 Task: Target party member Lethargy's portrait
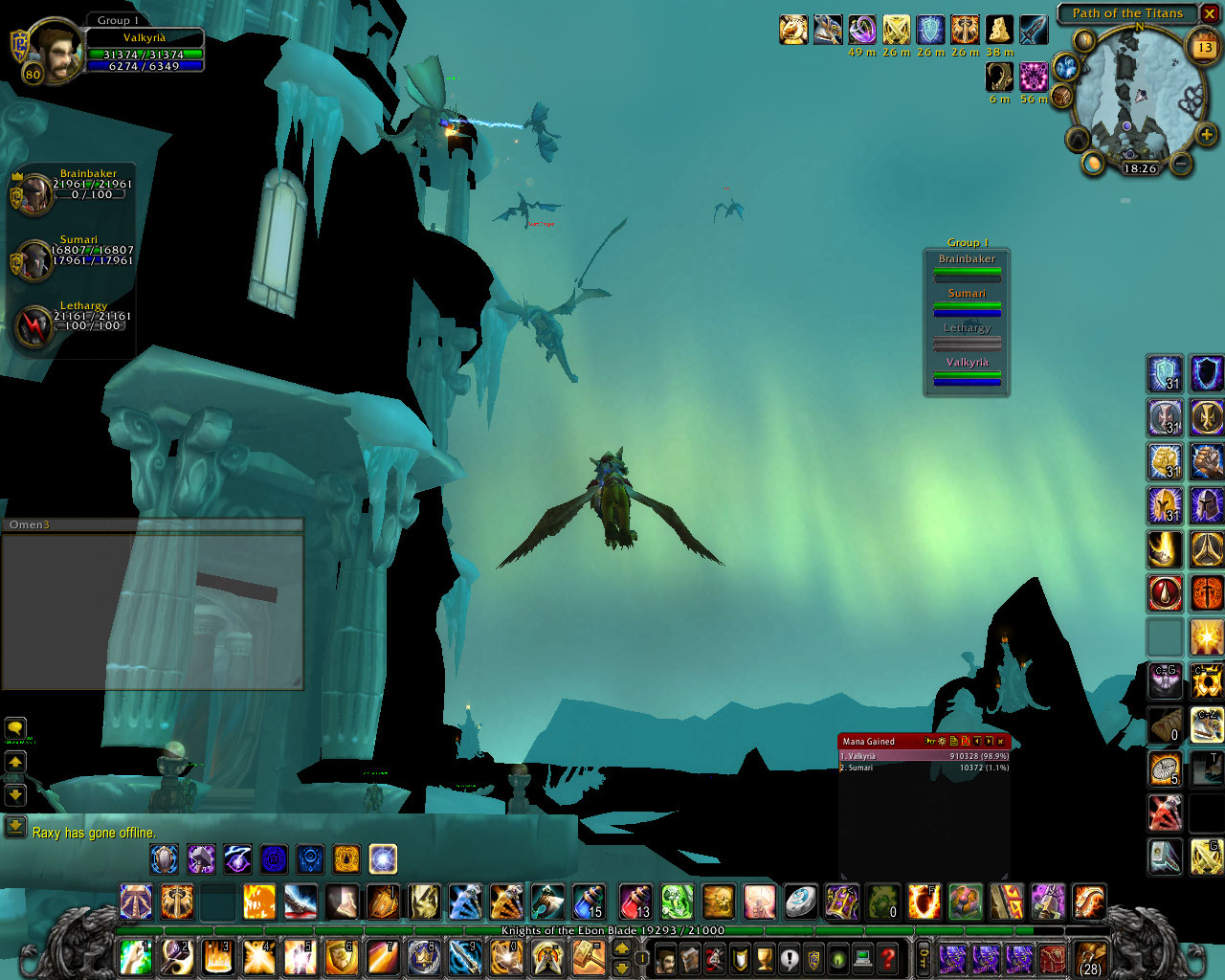coord(36,325)
